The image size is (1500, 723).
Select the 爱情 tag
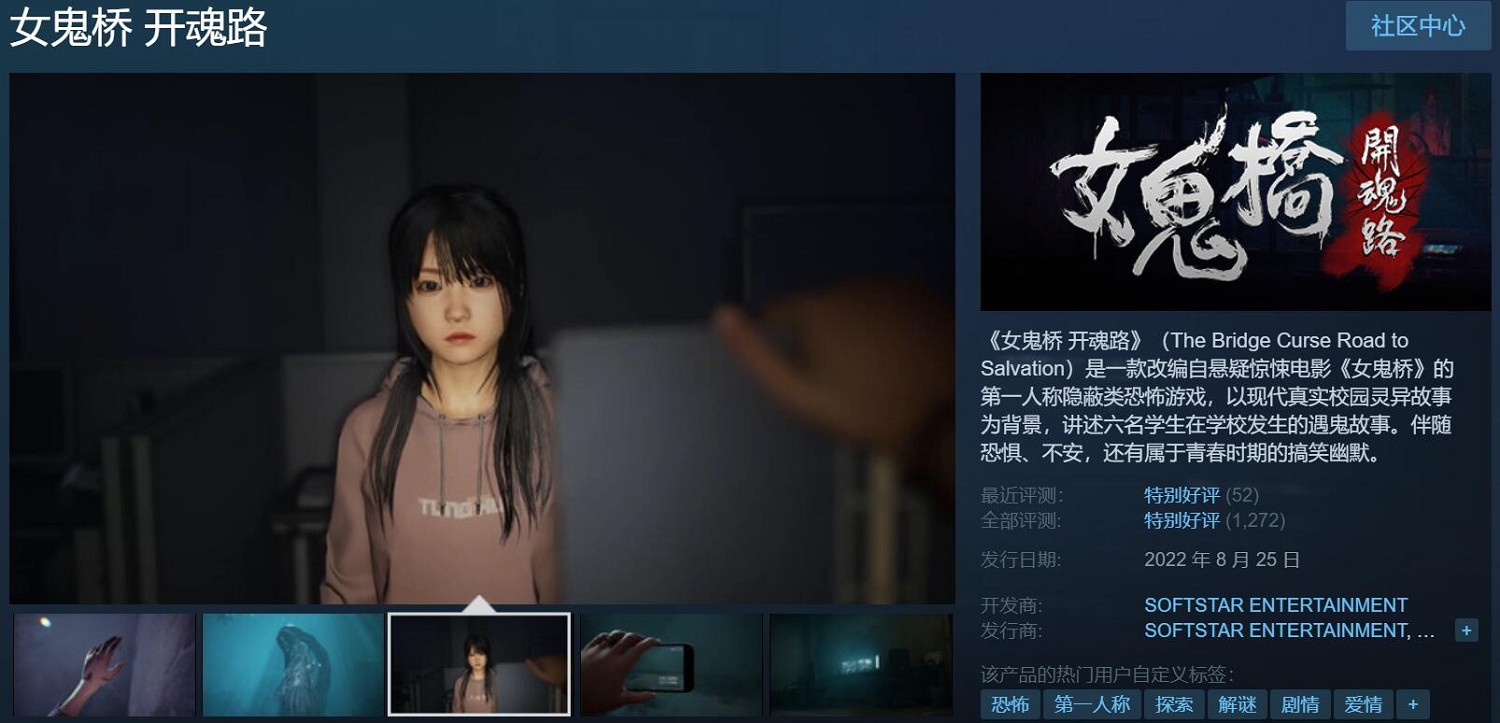tap(1363, 704)
